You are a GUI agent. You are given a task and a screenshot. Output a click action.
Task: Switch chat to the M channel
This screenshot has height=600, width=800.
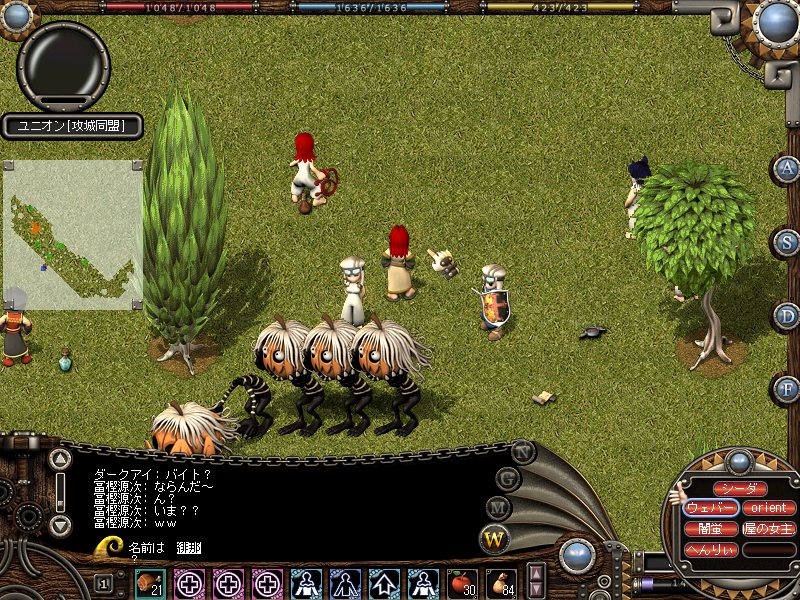pyautogui.click(x=497, y=507)
